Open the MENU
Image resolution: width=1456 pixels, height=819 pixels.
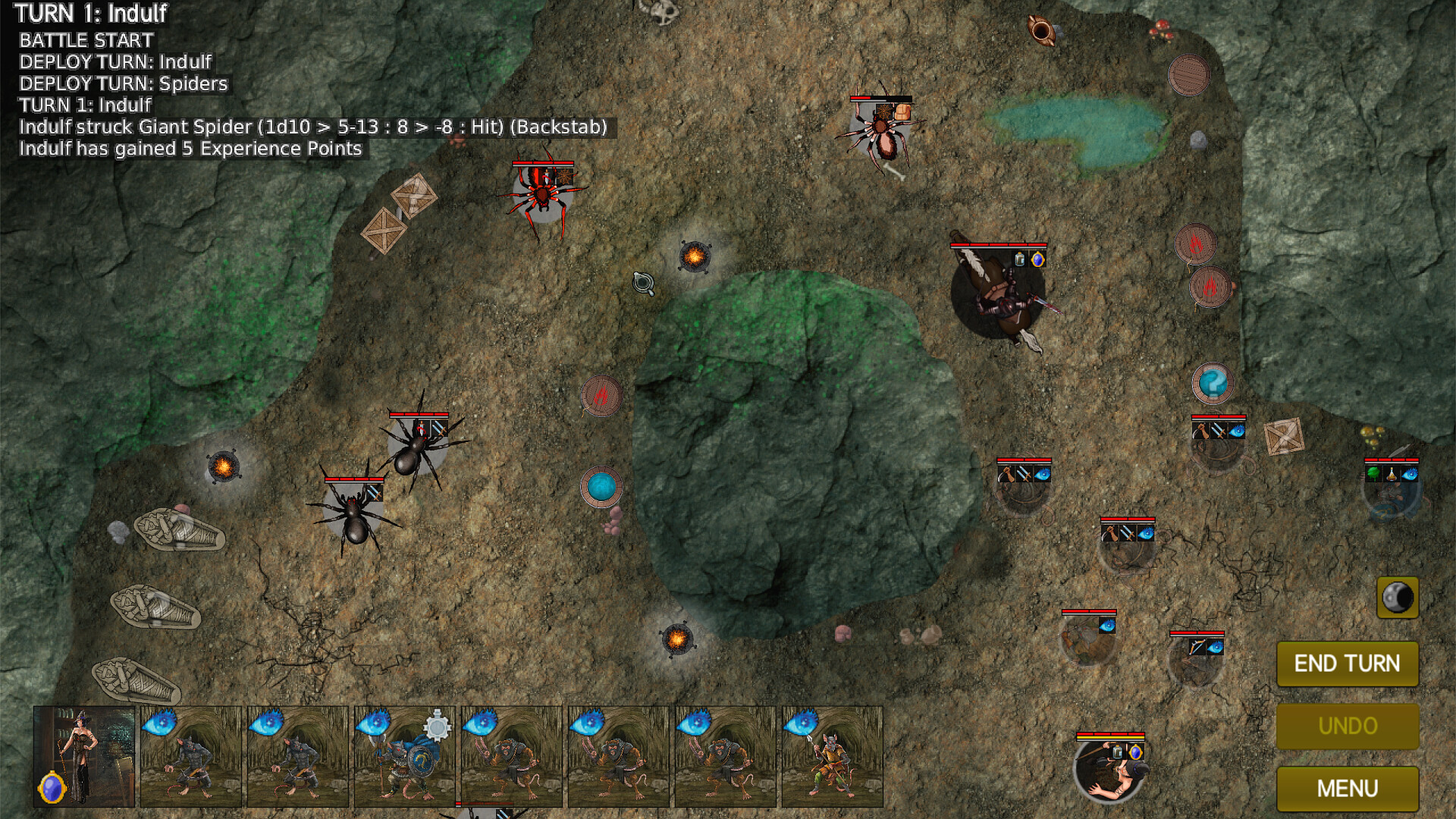click(x=1348, y=787)
